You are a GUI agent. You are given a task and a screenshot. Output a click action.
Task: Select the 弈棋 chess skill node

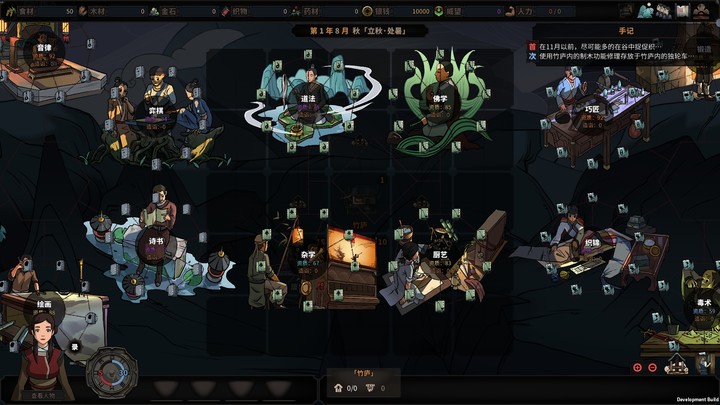[x=156, y=112]
